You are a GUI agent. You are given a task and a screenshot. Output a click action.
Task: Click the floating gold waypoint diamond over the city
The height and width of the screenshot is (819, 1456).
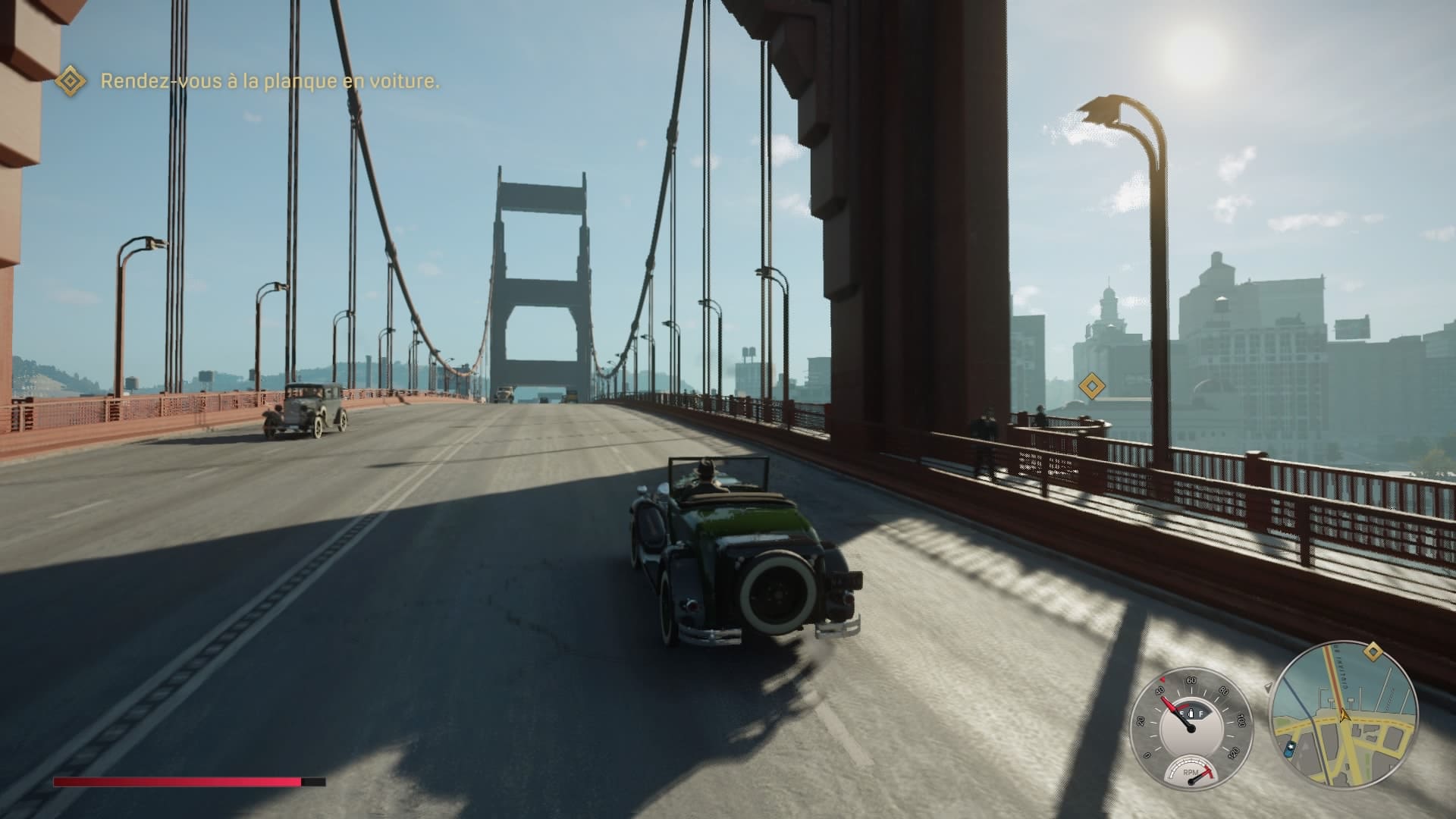(x=1091, y=387)
